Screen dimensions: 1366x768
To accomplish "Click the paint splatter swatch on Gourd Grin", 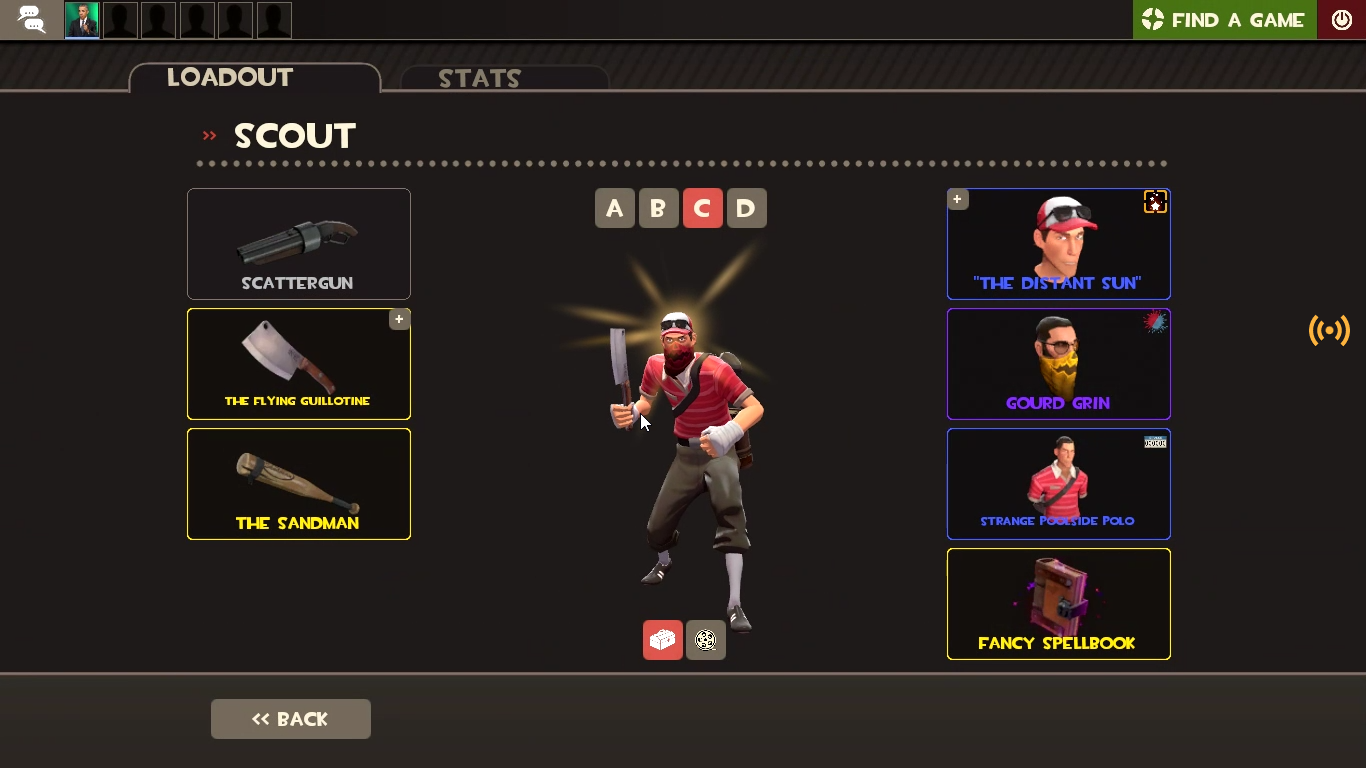I will click(1154, 321).
